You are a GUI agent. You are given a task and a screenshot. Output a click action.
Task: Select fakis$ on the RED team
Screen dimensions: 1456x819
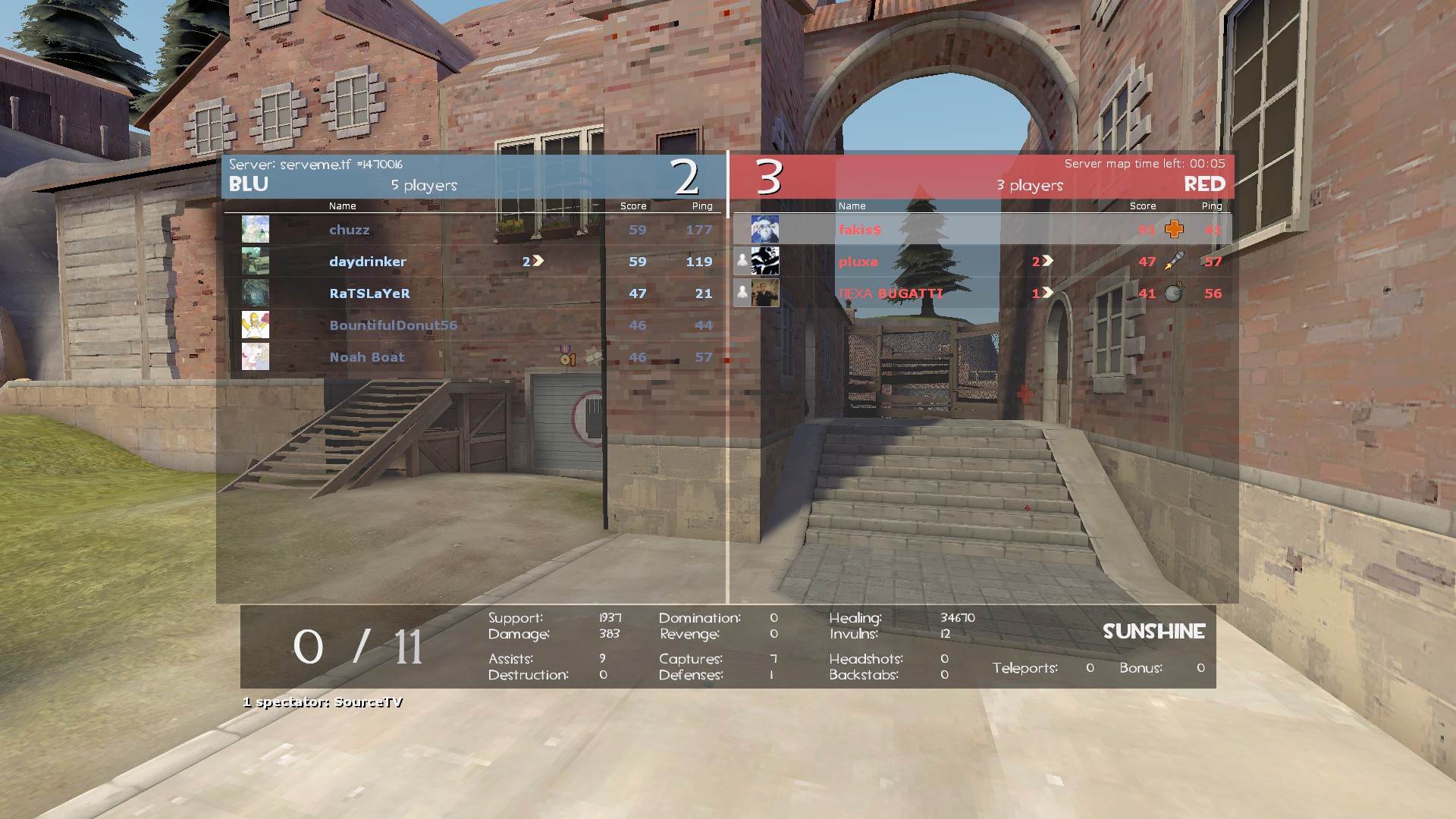[x=860, y=230]
